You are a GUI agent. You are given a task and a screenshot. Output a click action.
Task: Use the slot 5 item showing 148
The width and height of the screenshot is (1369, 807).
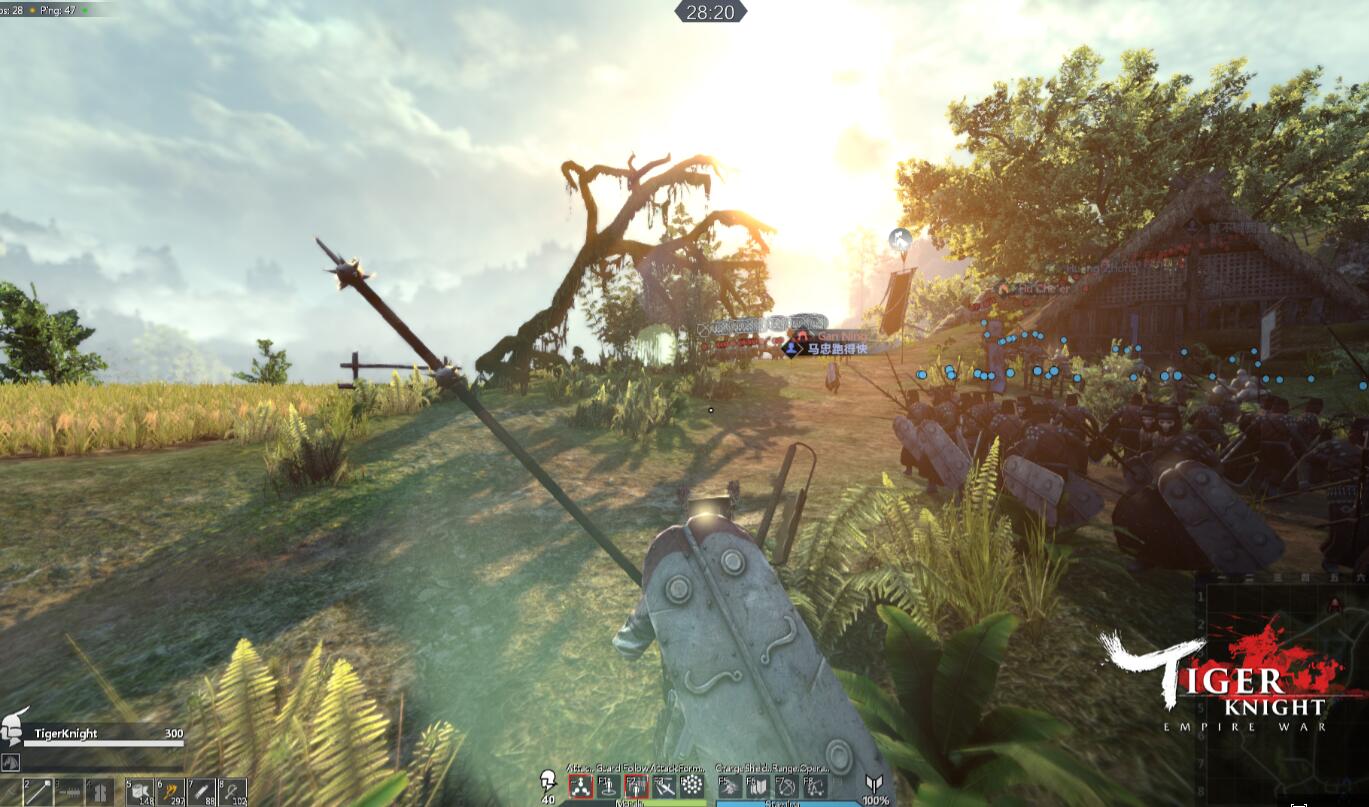tap(140, 792)
